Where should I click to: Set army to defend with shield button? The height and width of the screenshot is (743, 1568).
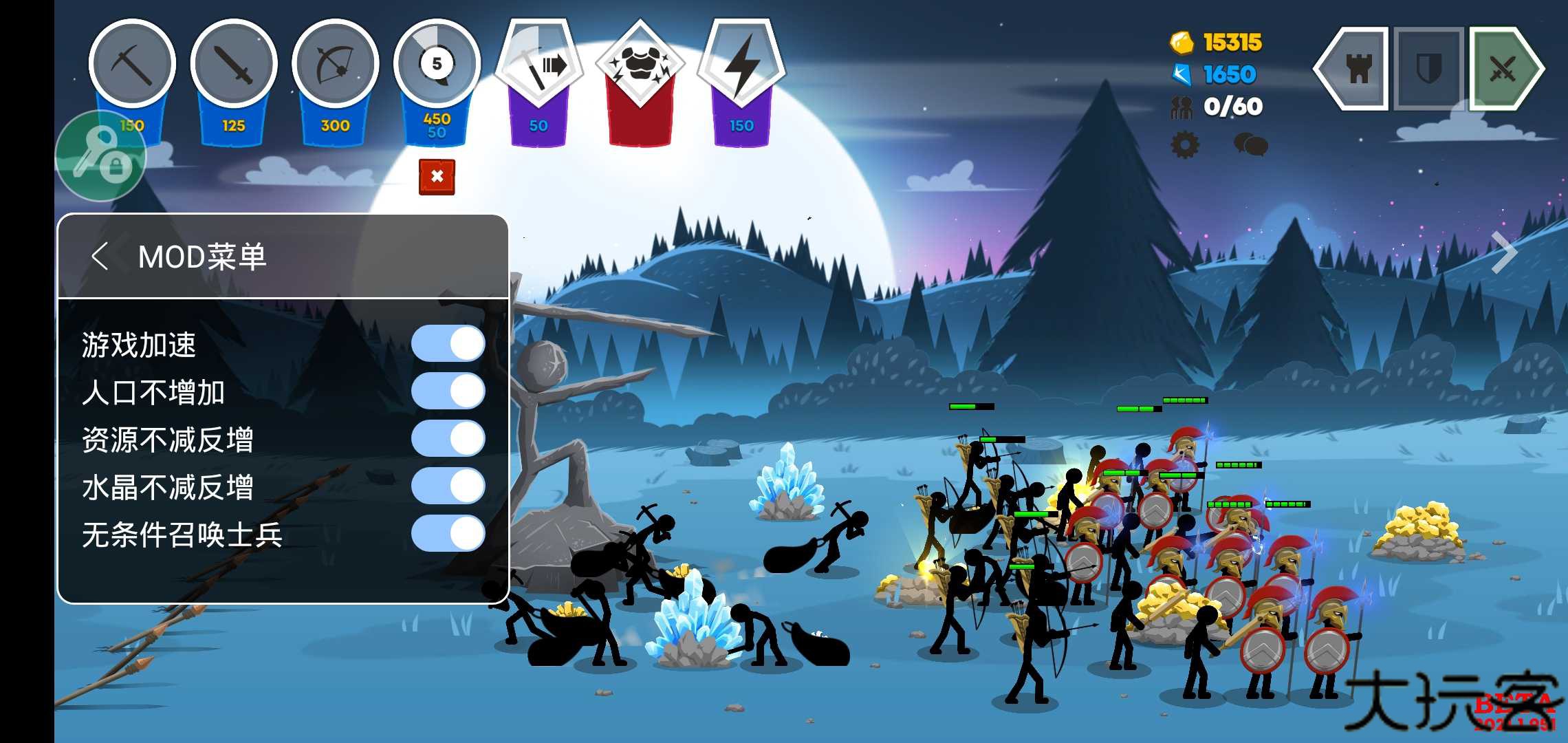[x=1428, y=69]
